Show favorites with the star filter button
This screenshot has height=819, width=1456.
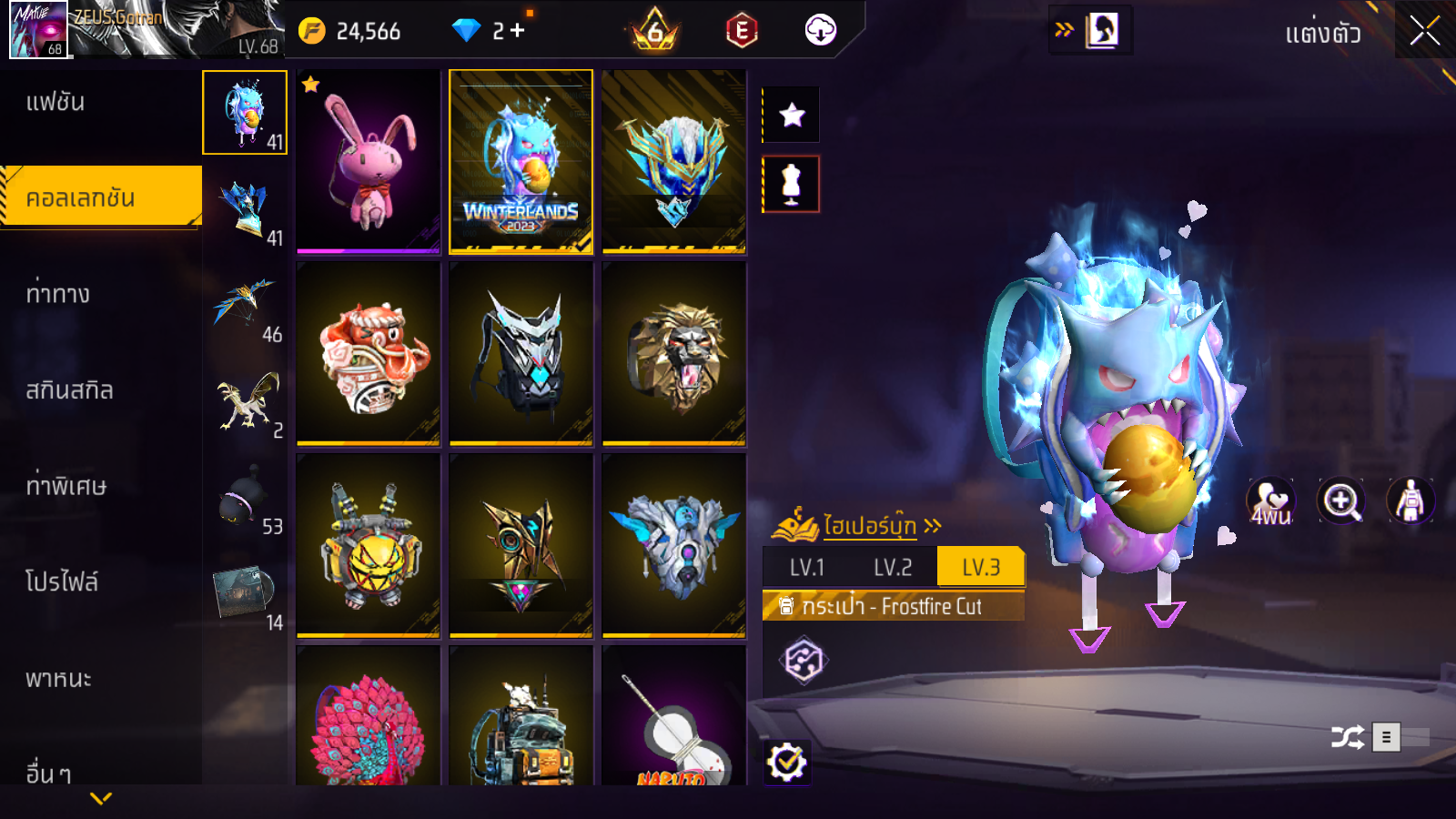point(792,116)
